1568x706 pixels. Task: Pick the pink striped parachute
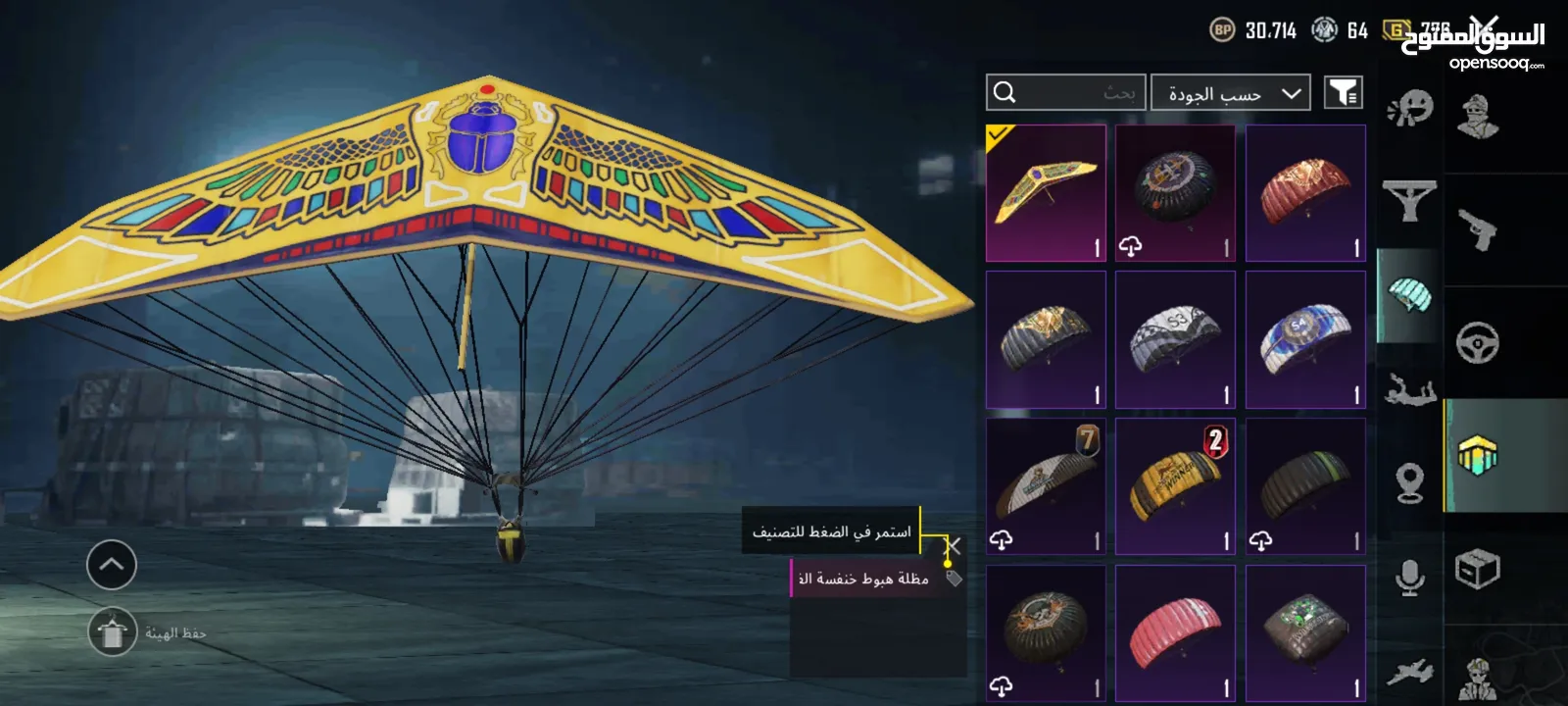(x=1175, y=633)
